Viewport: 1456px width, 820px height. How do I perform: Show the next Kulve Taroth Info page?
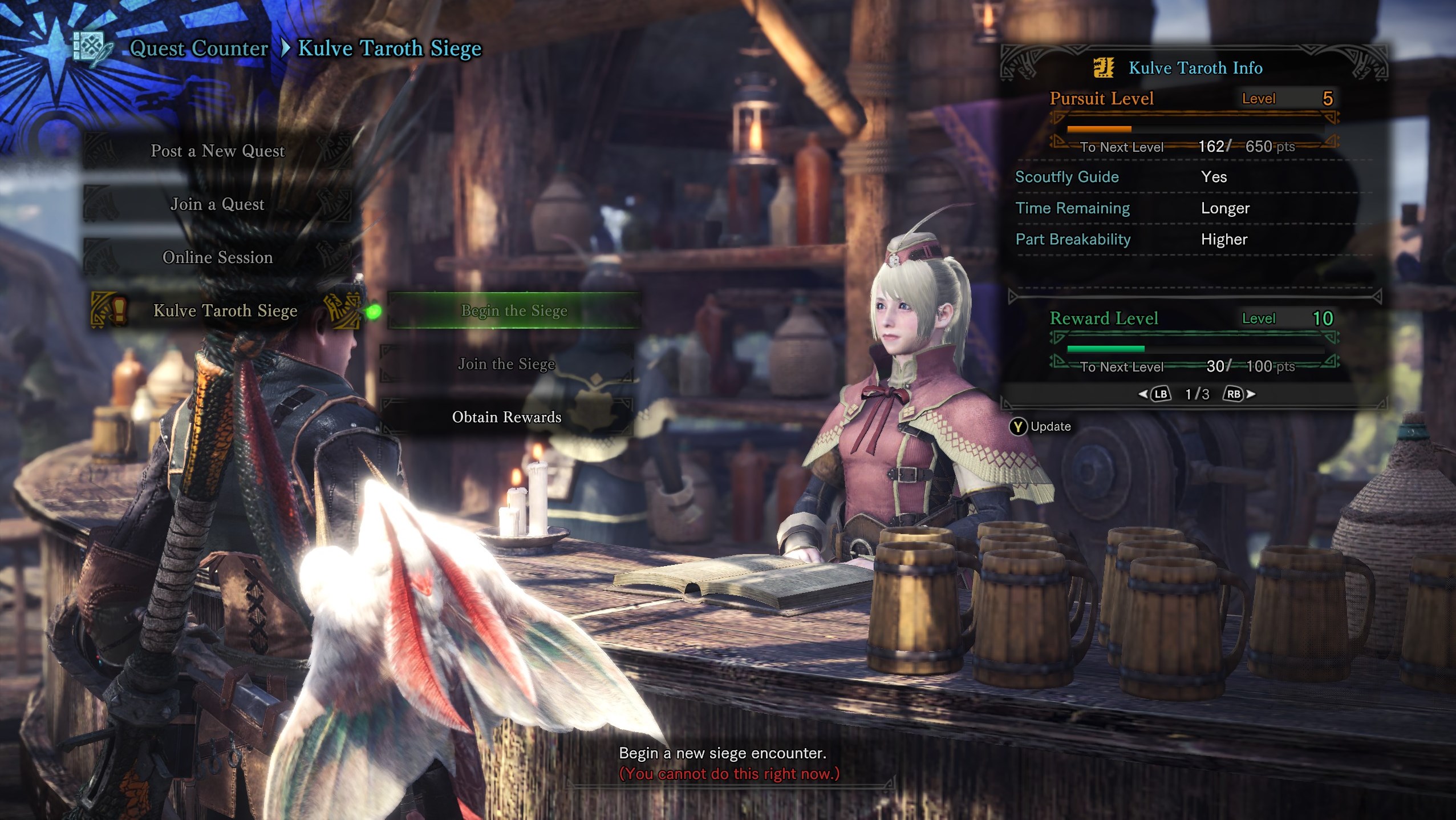1238,394
